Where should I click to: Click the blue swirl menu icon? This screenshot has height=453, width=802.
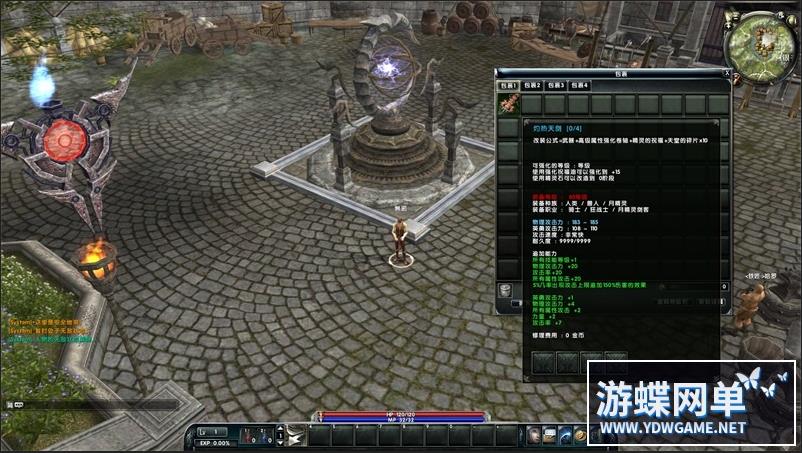point(566,435)
